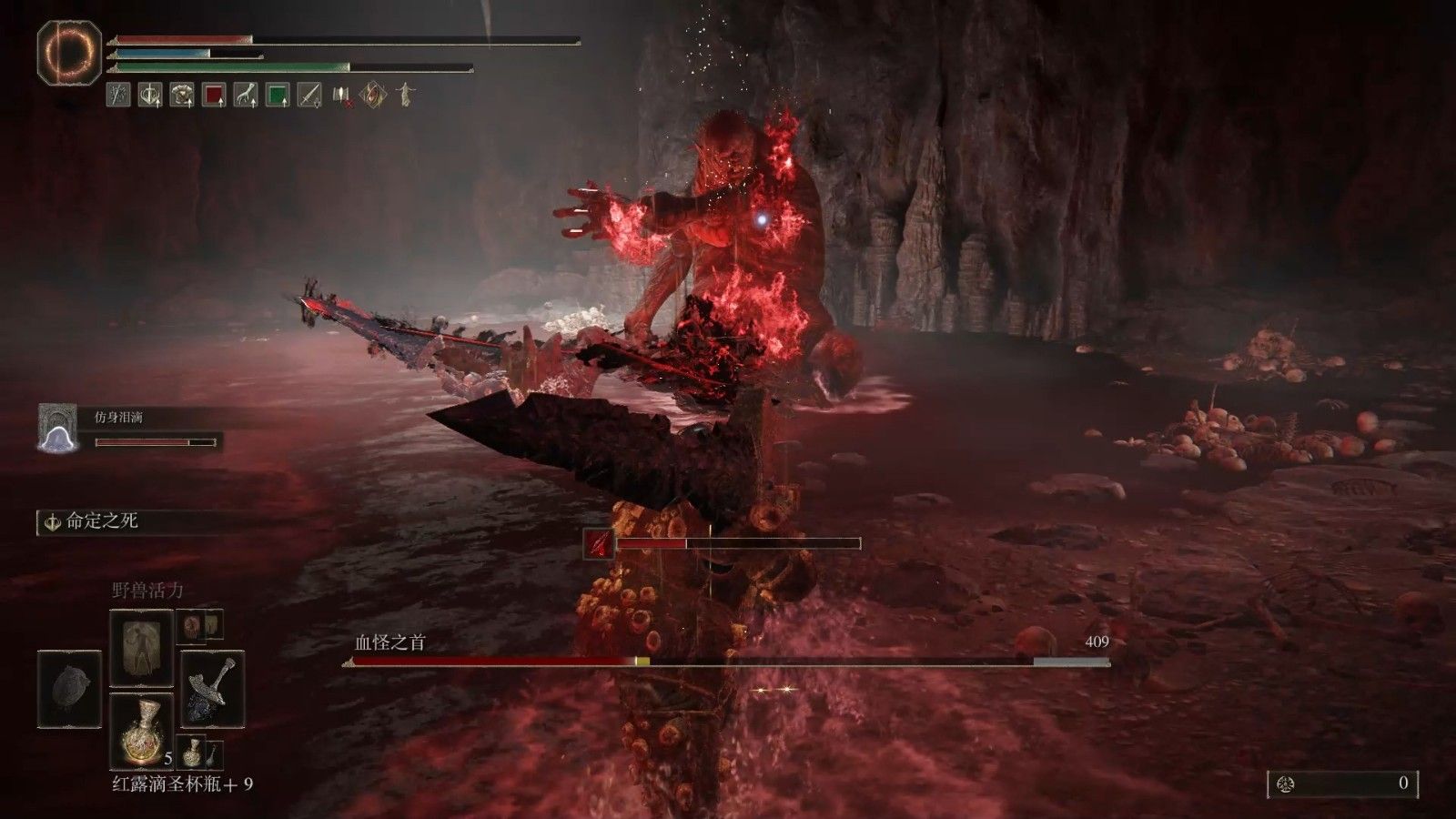1456x819 pixels.
Task: Click the green square buff status icon
Action: (278, 95)
